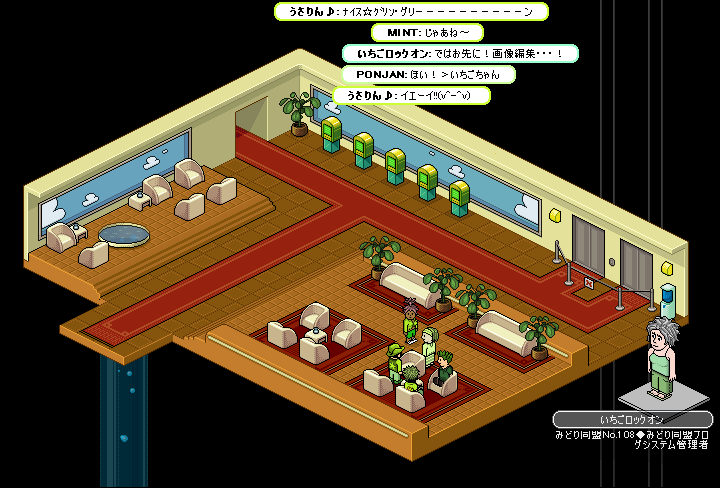Open いちごロックオン's 画像編集 chat message
Viewport: 720px width, 488px height.
(460, 54)
